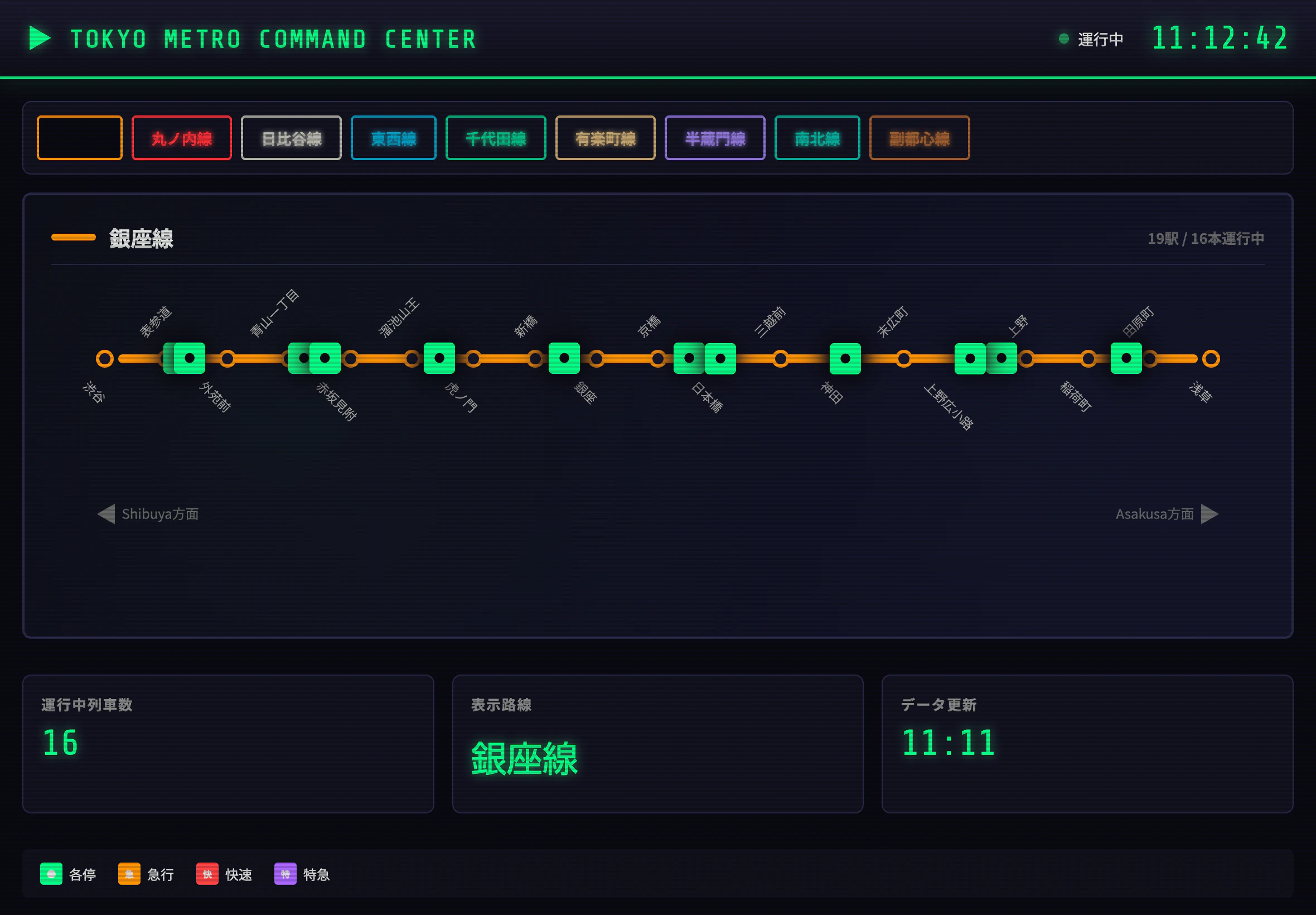Select the 各停 local train legend icon
The image size is (1316, 915).
51,874
